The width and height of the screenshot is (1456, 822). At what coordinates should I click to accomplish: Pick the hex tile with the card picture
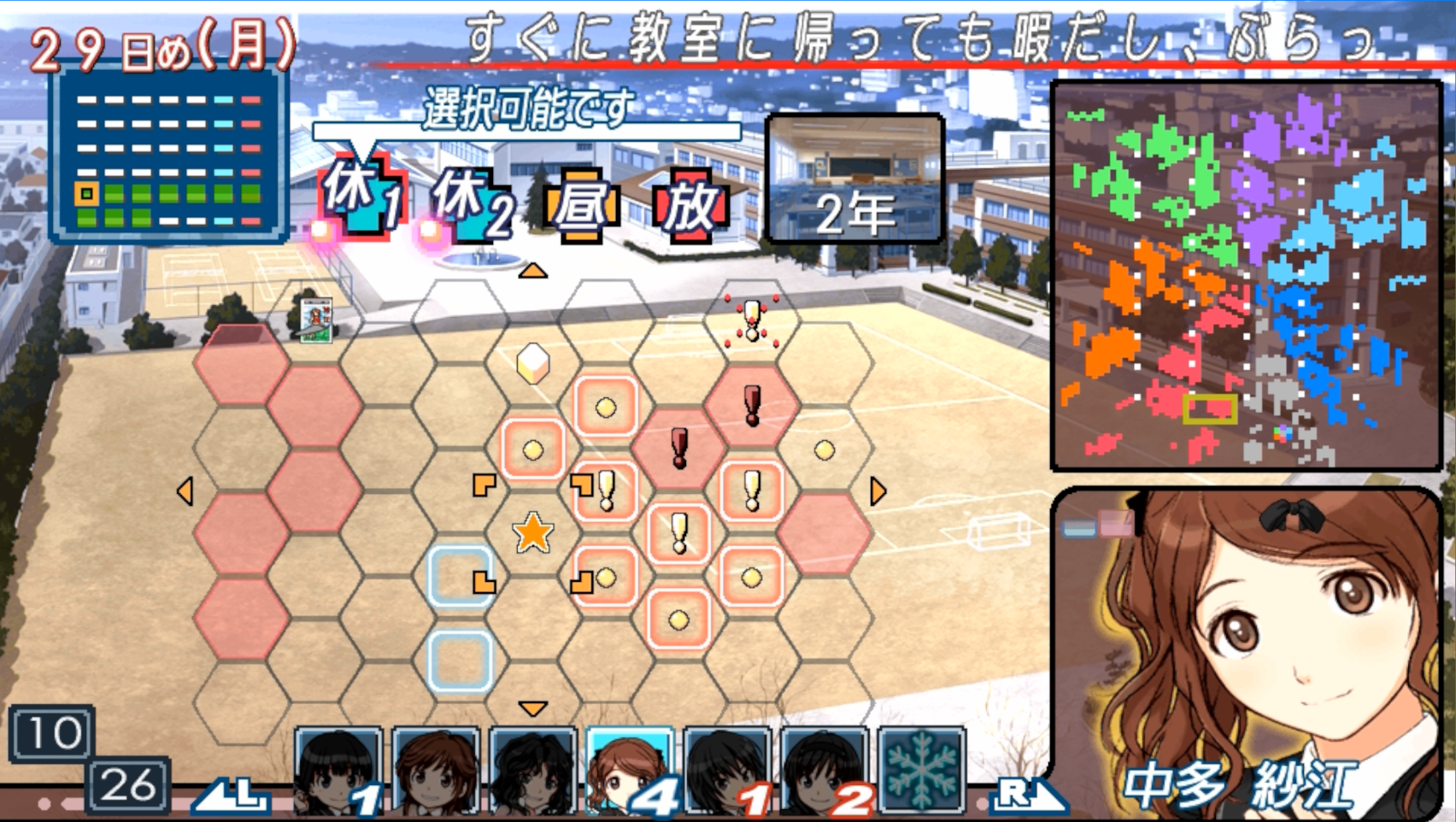tap(315, 320)
